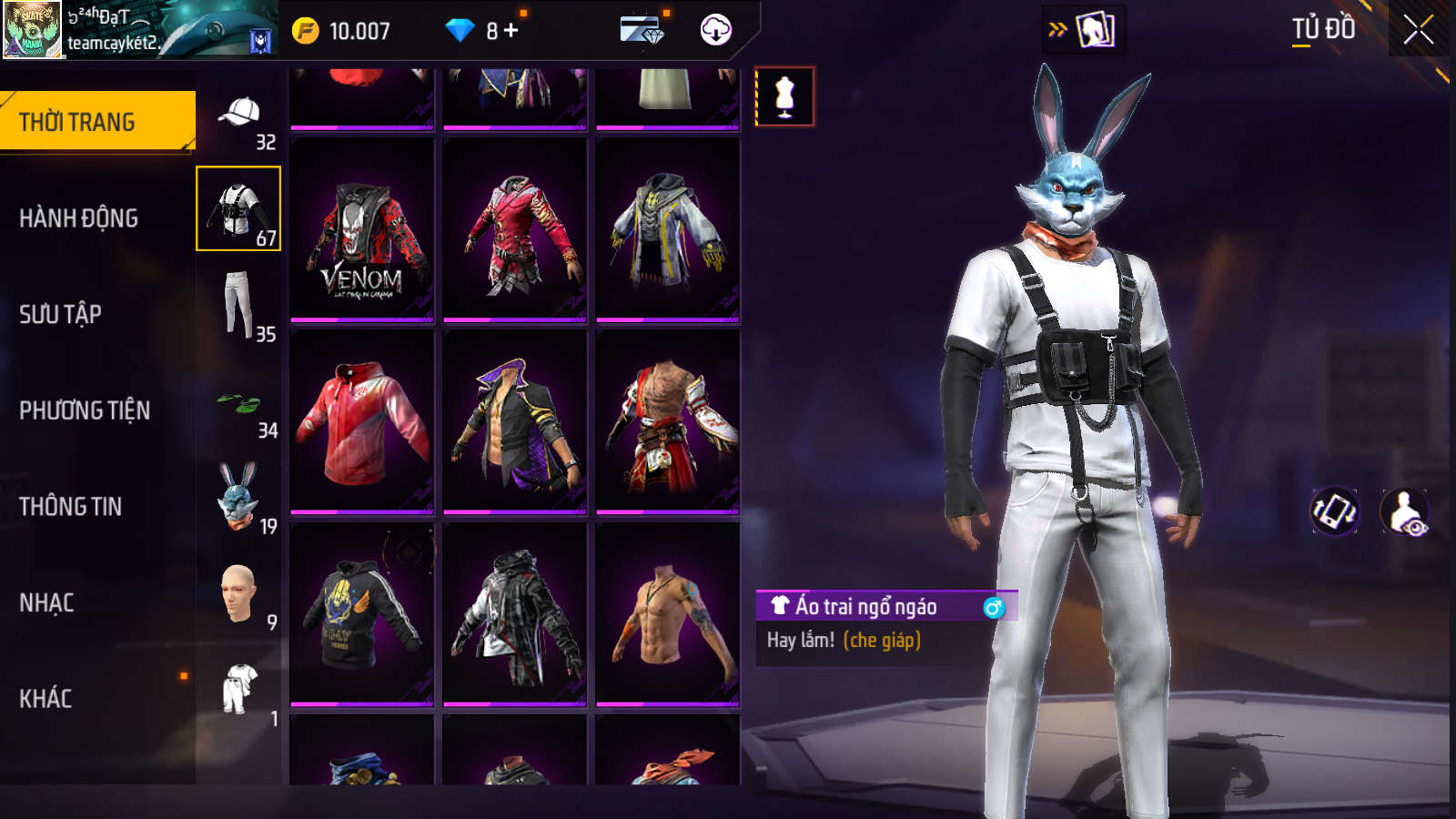
Task: Open the NHẠC tab
Action: (46, 602)
